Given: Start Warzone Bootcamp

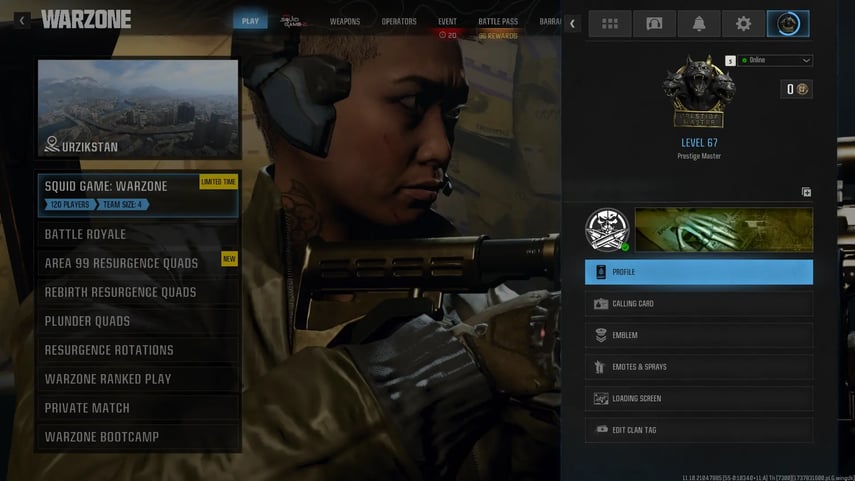Looking at the screenshot, I should click(137, 437).
